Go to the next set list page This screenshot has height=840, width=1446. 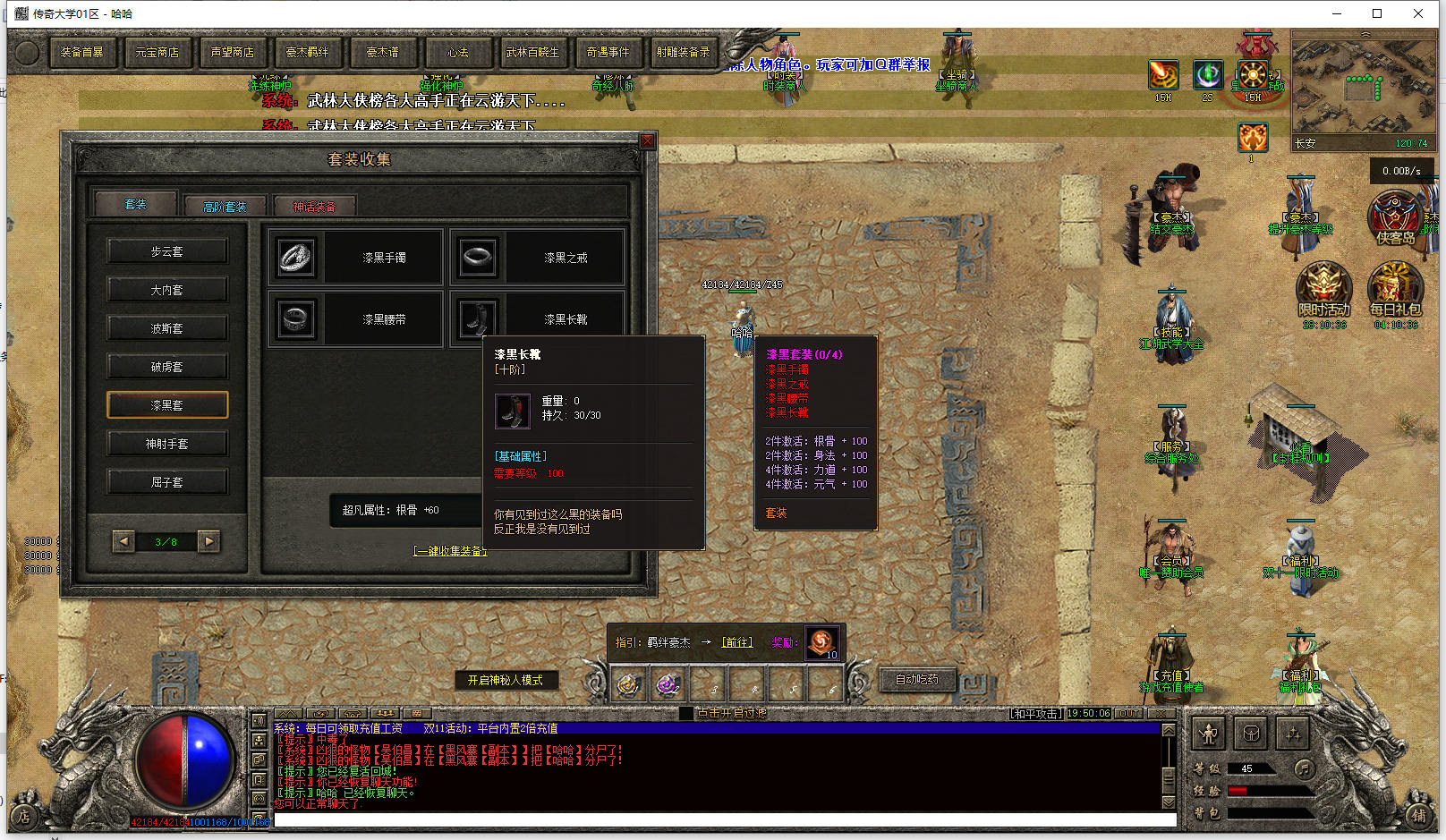click(x=208, y=541)
